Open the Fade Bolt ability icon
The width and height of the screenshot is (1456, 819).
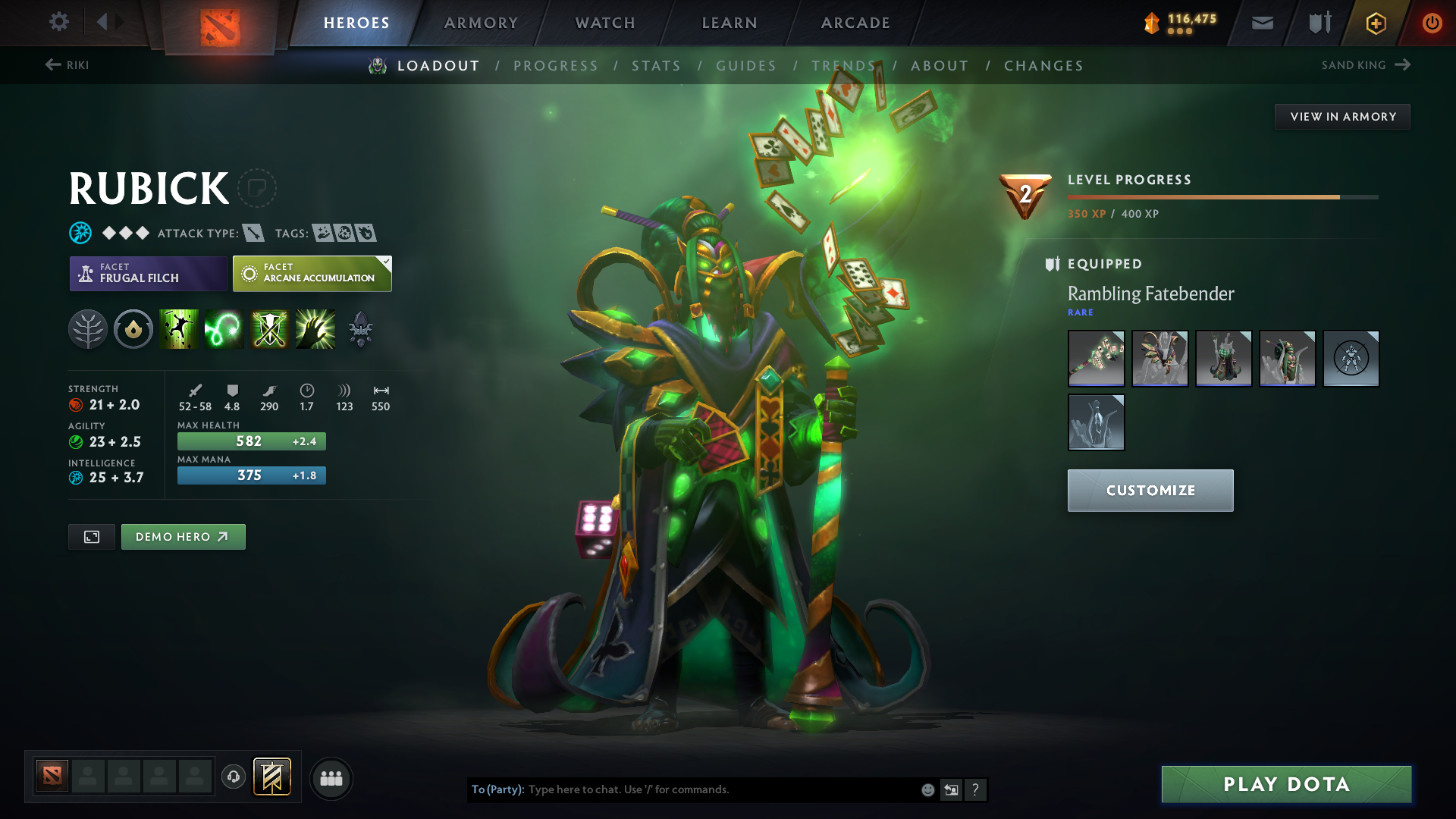224,328
